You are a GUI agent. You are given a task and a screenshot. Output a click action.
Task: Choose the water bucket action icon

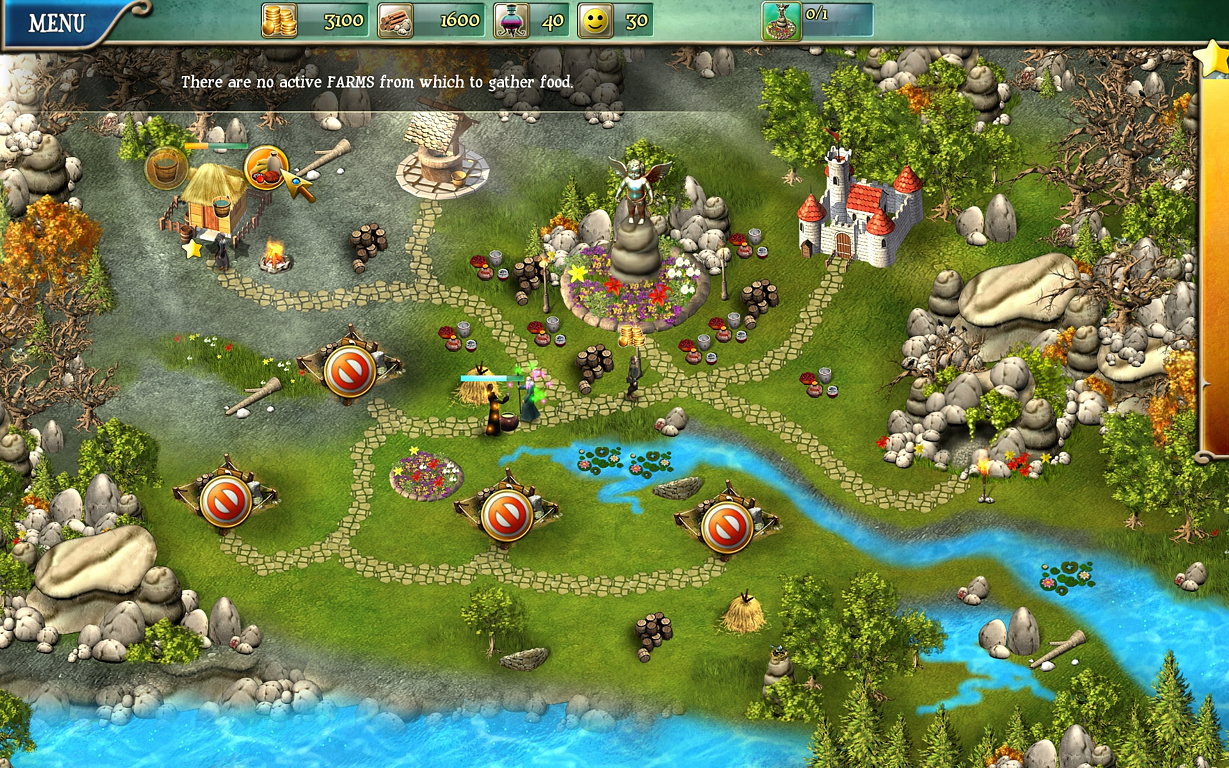coord(165,168)
